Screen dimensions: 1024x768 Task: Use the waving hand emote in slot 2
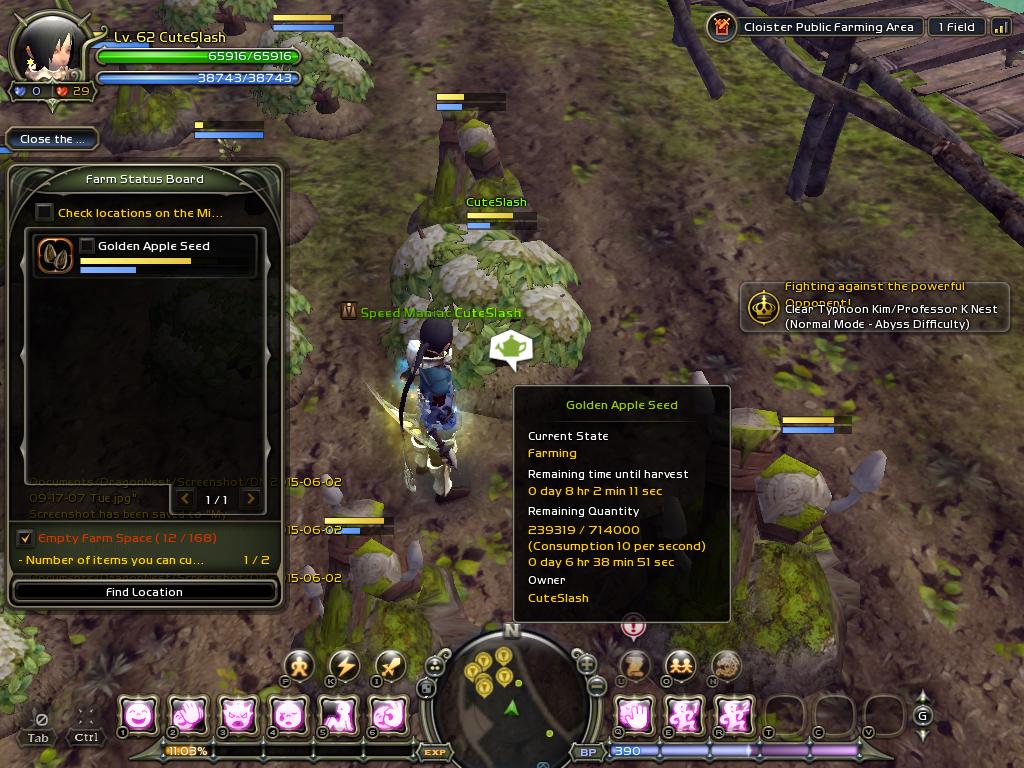point(188,715)
